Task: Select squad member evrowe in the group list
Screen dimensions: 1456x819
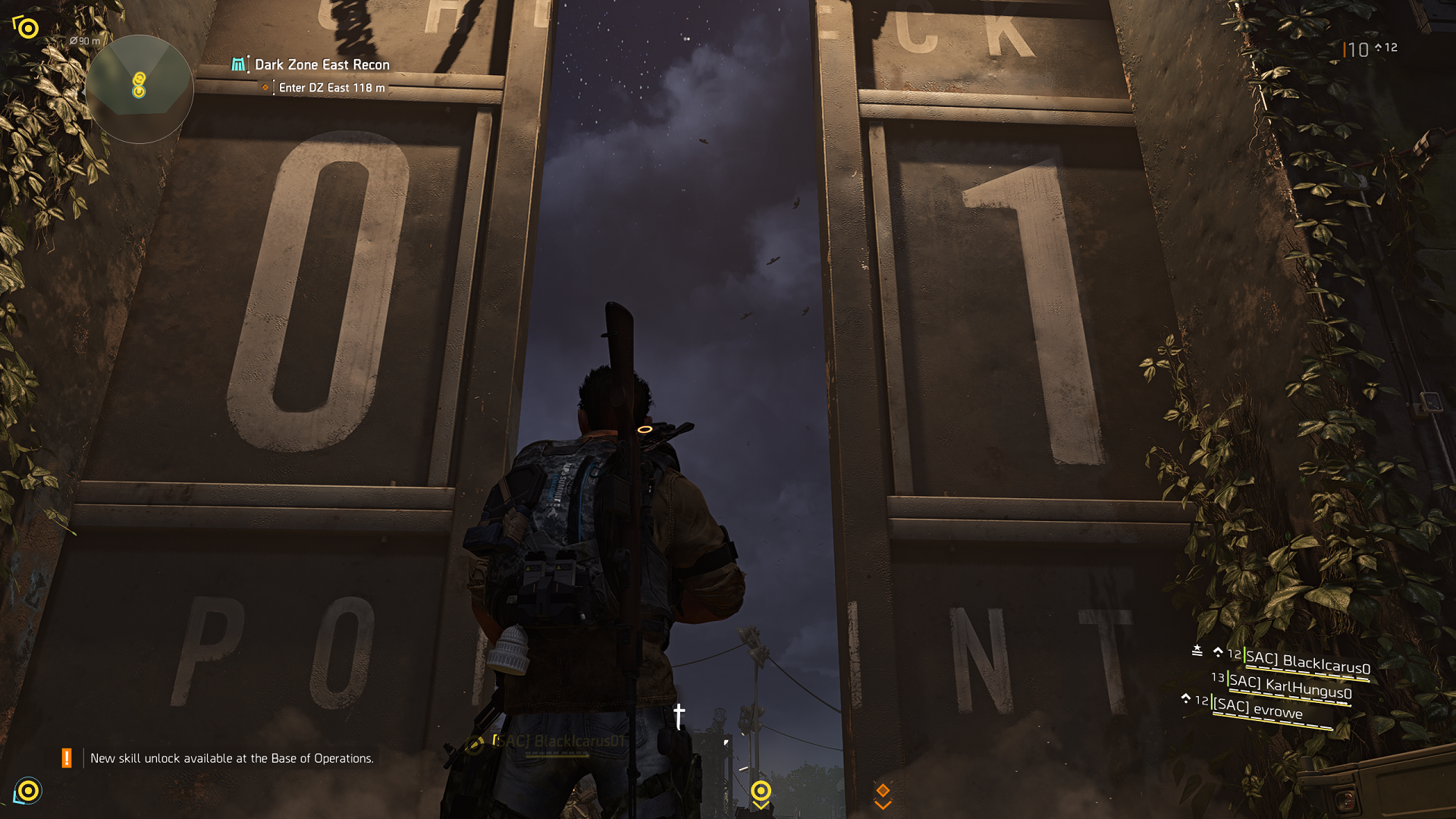Action: [1258, 709]
